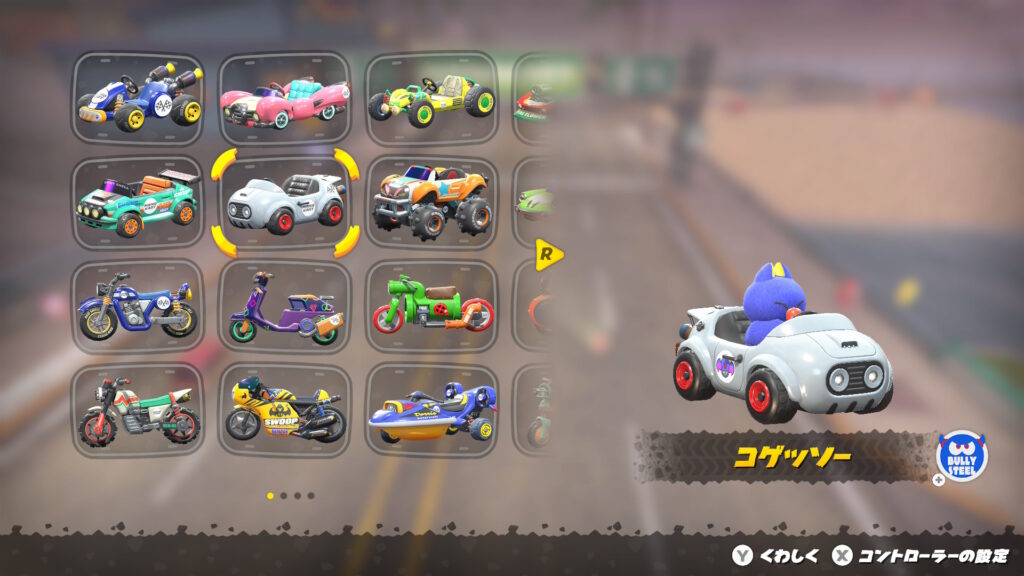Click the yellow R next-page arrow
This screenshot has height=576, width=1024.
548,254
